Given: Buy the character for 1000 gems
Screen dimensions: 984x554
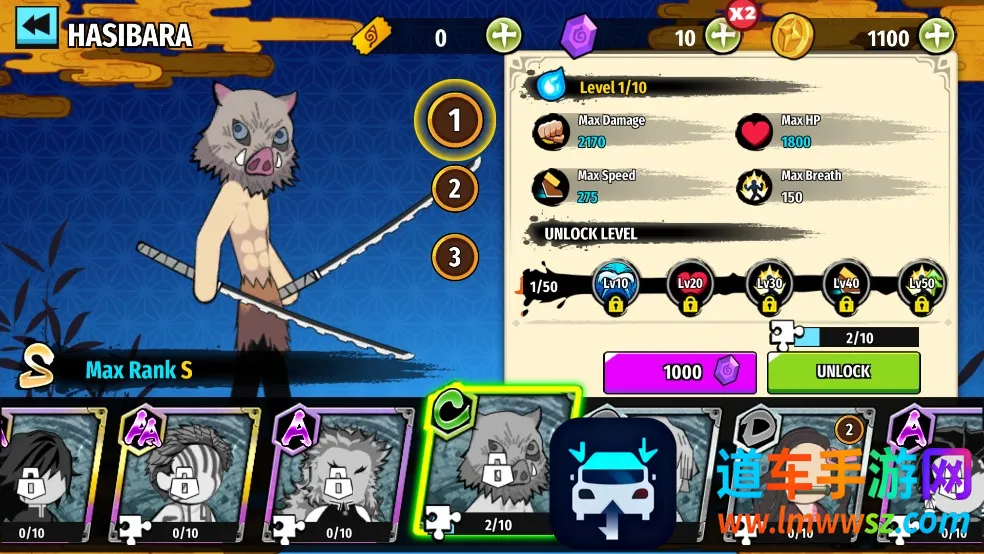Looking at the screenshot, I should [x=680, y=372].
